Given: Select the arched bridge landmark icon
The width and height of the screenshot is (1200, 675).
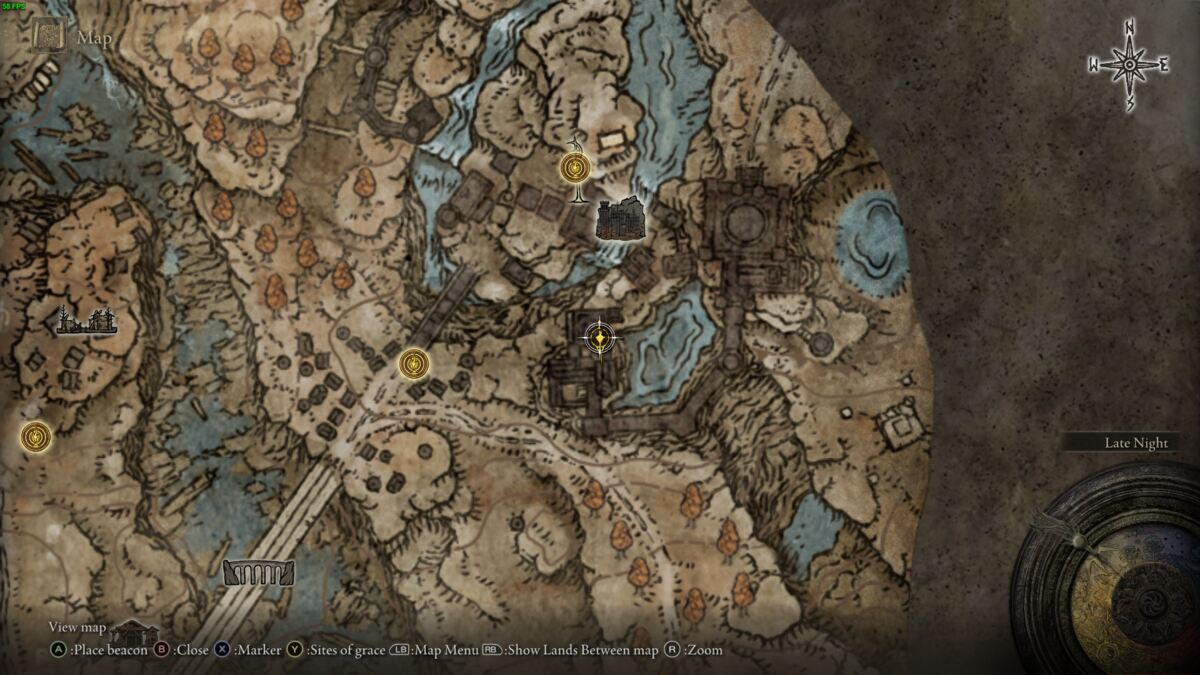Looking at the screenshot, I should click(x=258, y=573).
